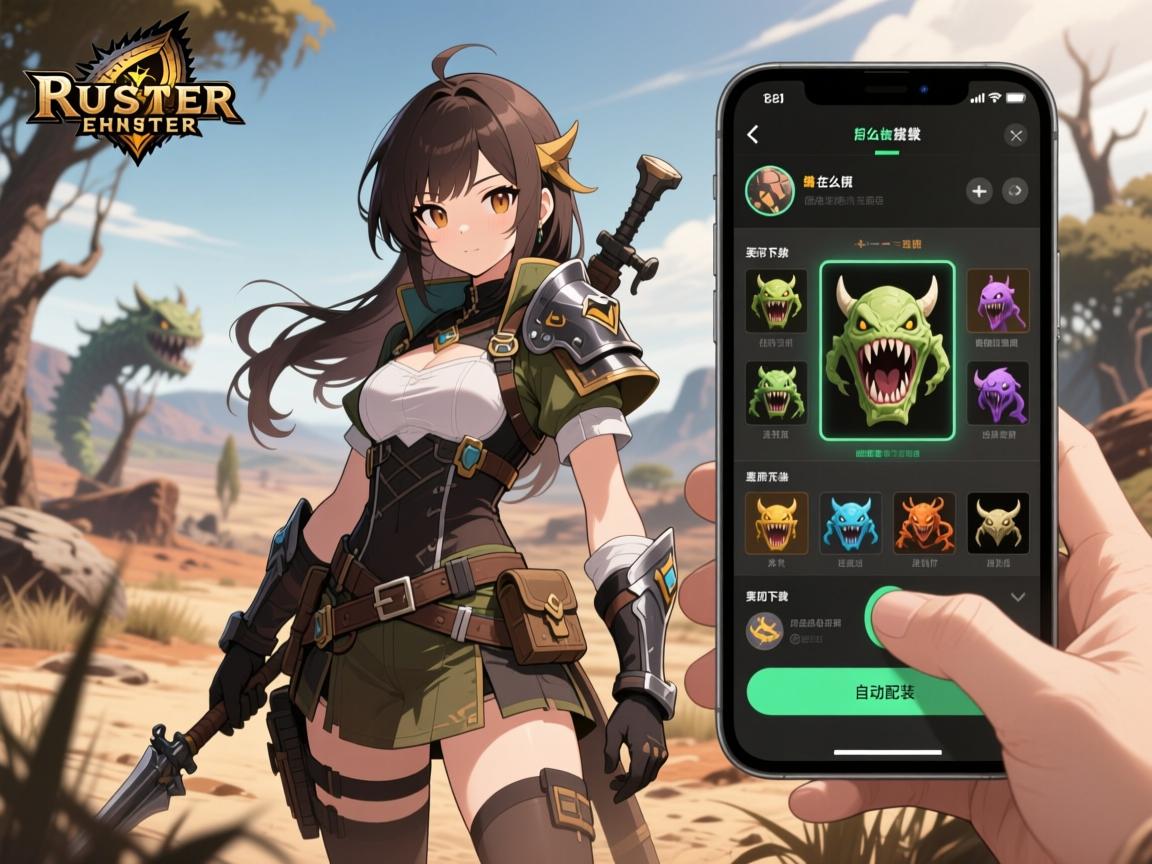Screen dimensions: 1152x864
Task: Pick the blue horned monster tile
Action: click(850, 523)
